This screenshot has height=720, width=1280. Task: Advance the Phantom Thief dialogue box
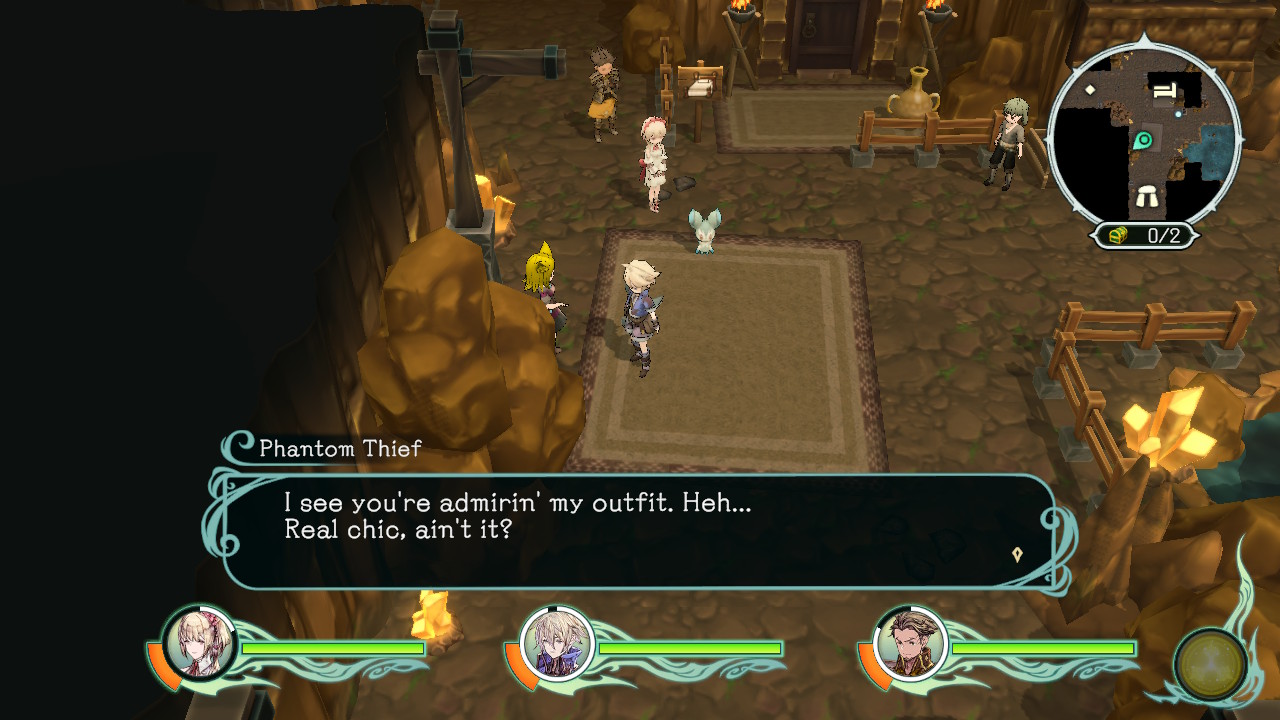click(x=640, y=530)
